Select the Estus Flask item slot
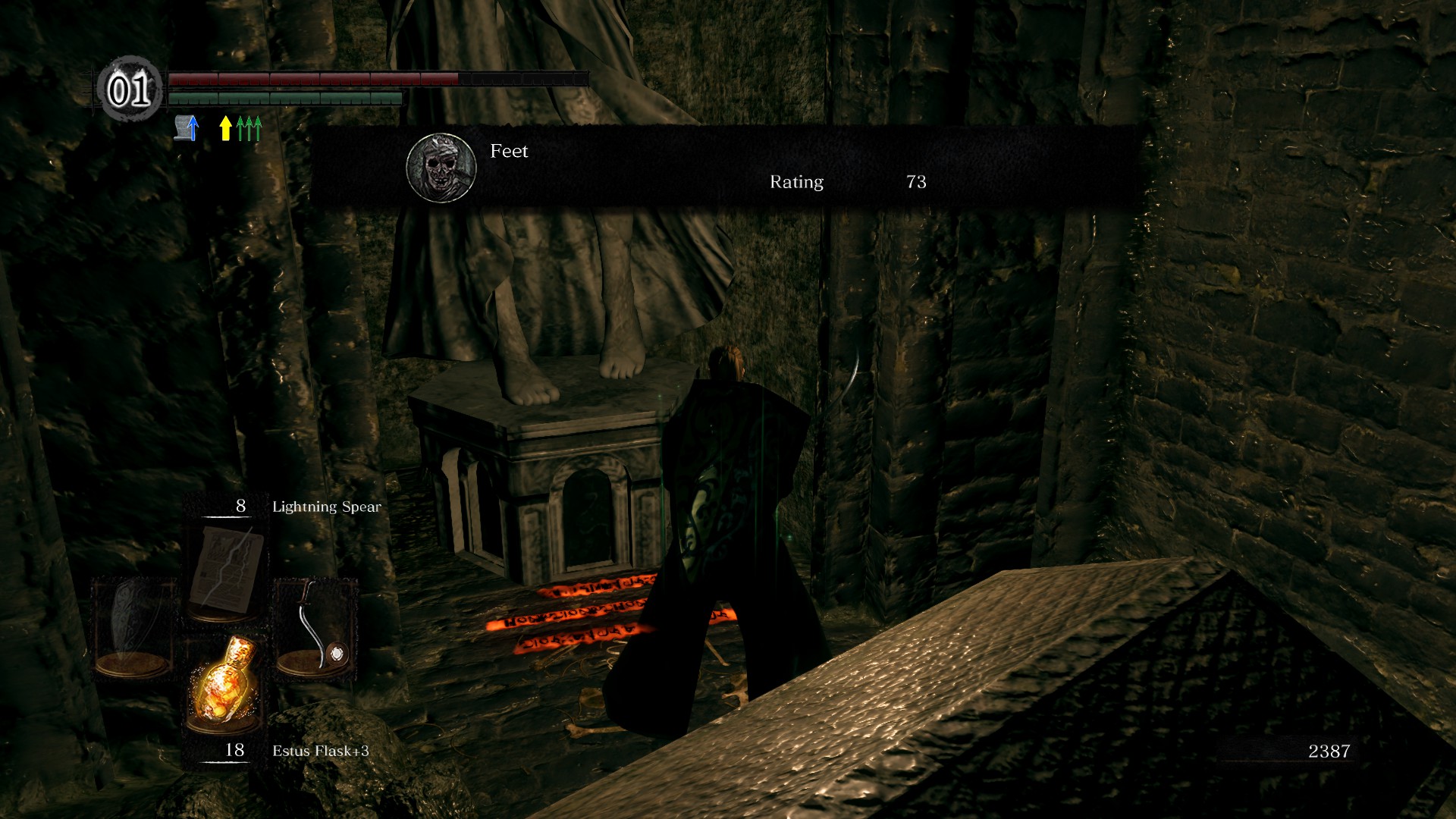The height and width of the screenshot is (819, 1456). 223,684
